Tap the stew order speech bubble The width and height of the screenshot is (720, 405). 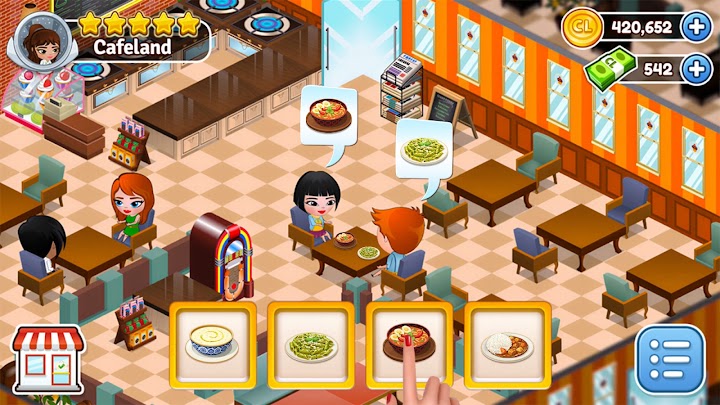click(329, 116)
